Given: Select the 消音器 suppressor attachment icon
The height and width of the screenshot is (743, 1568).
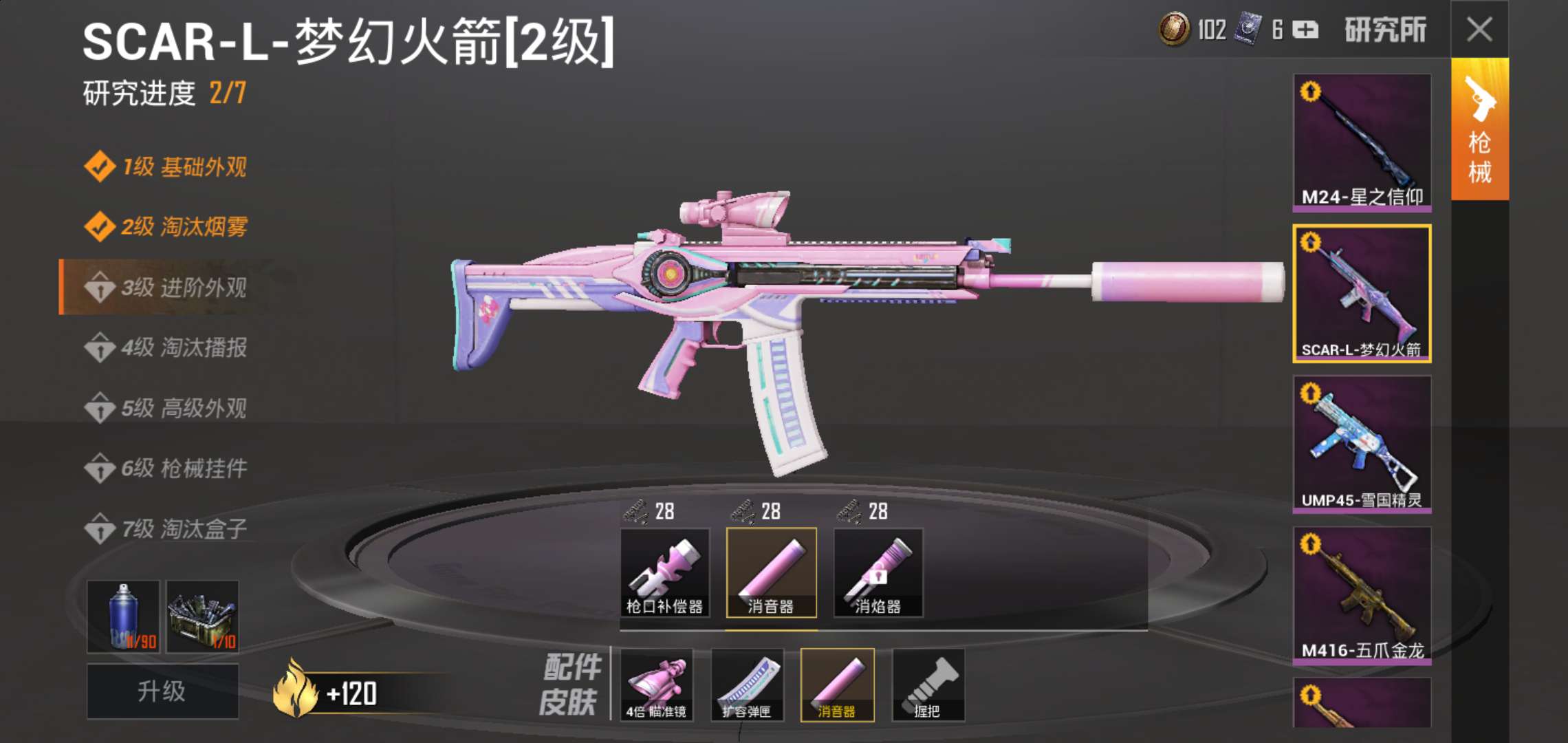Looking at the screenshot, I should 770,574.
